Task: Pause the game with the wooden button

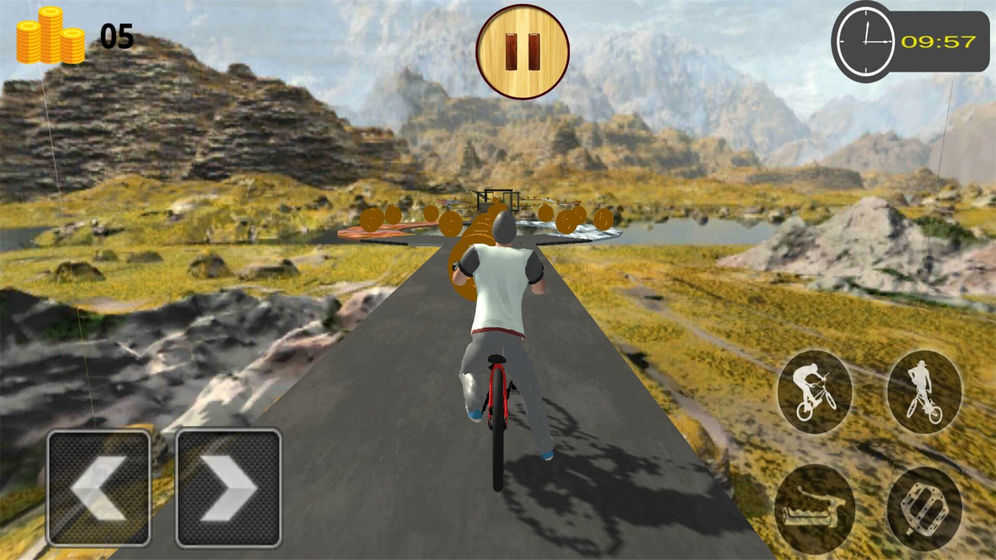Action: (x=522, y=52)
